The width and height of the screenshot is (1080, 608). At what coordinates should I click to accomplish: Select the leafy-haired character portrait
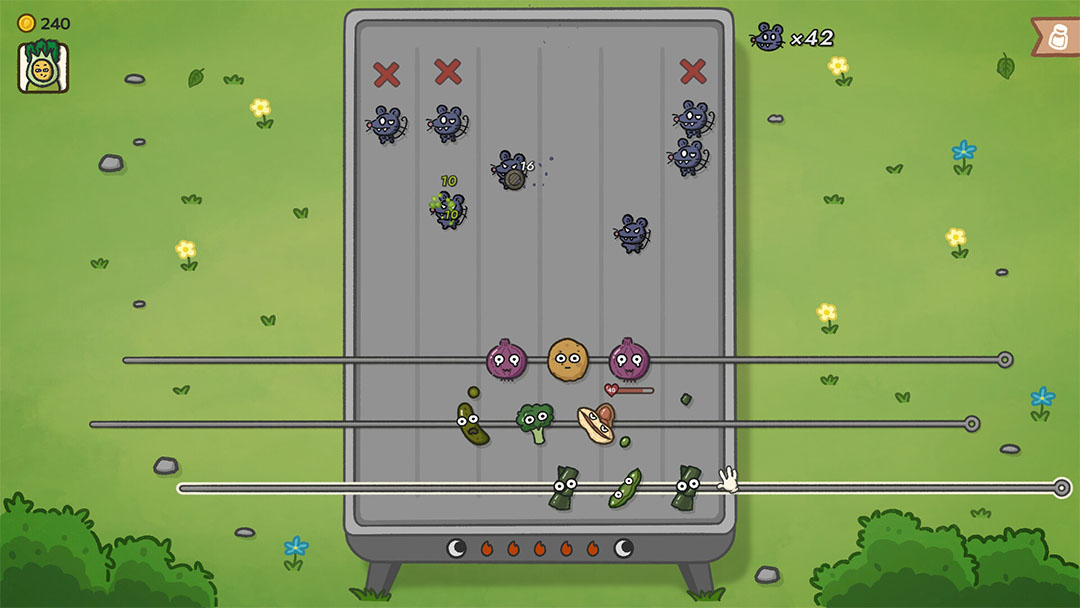pyautogui.click(x=43, y=67)
